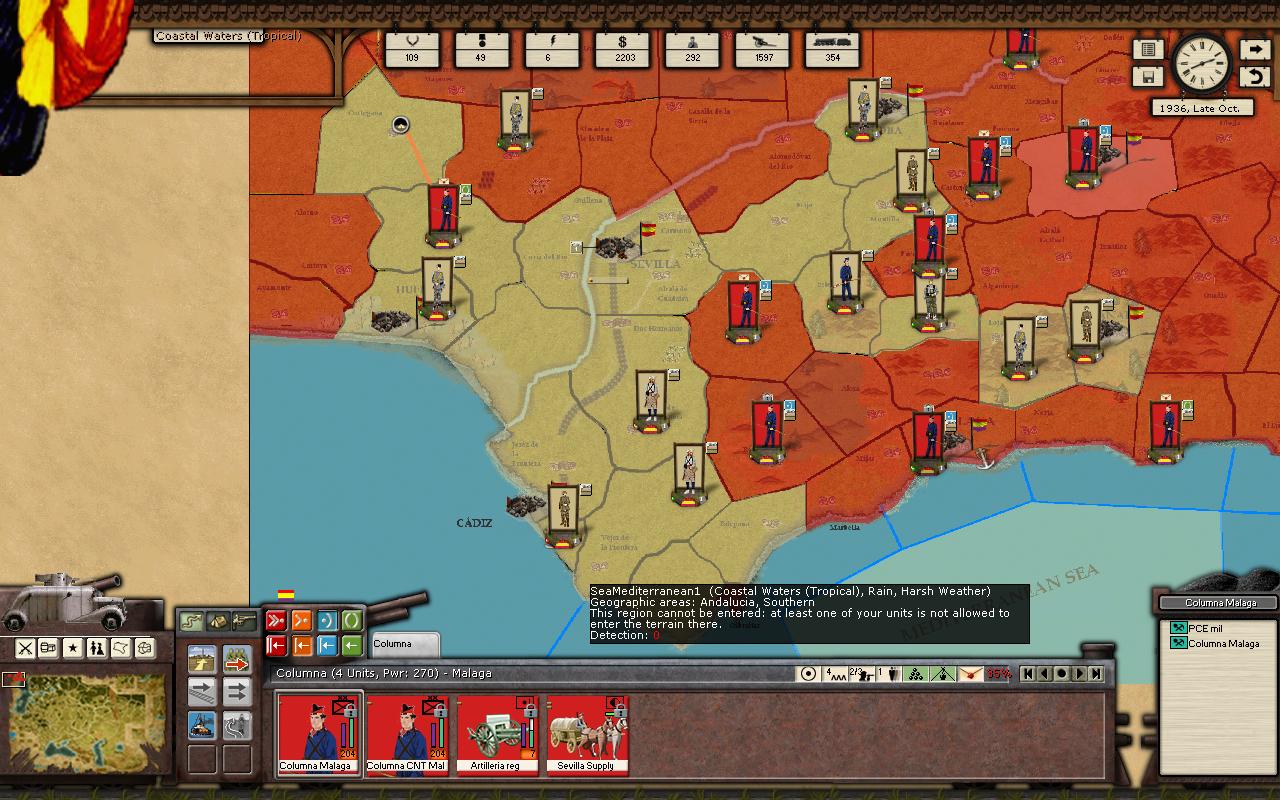The height and width of the screenshot is (800, 1280).
Task: Select the Columna stack tab
Action: tap(404, 644)
